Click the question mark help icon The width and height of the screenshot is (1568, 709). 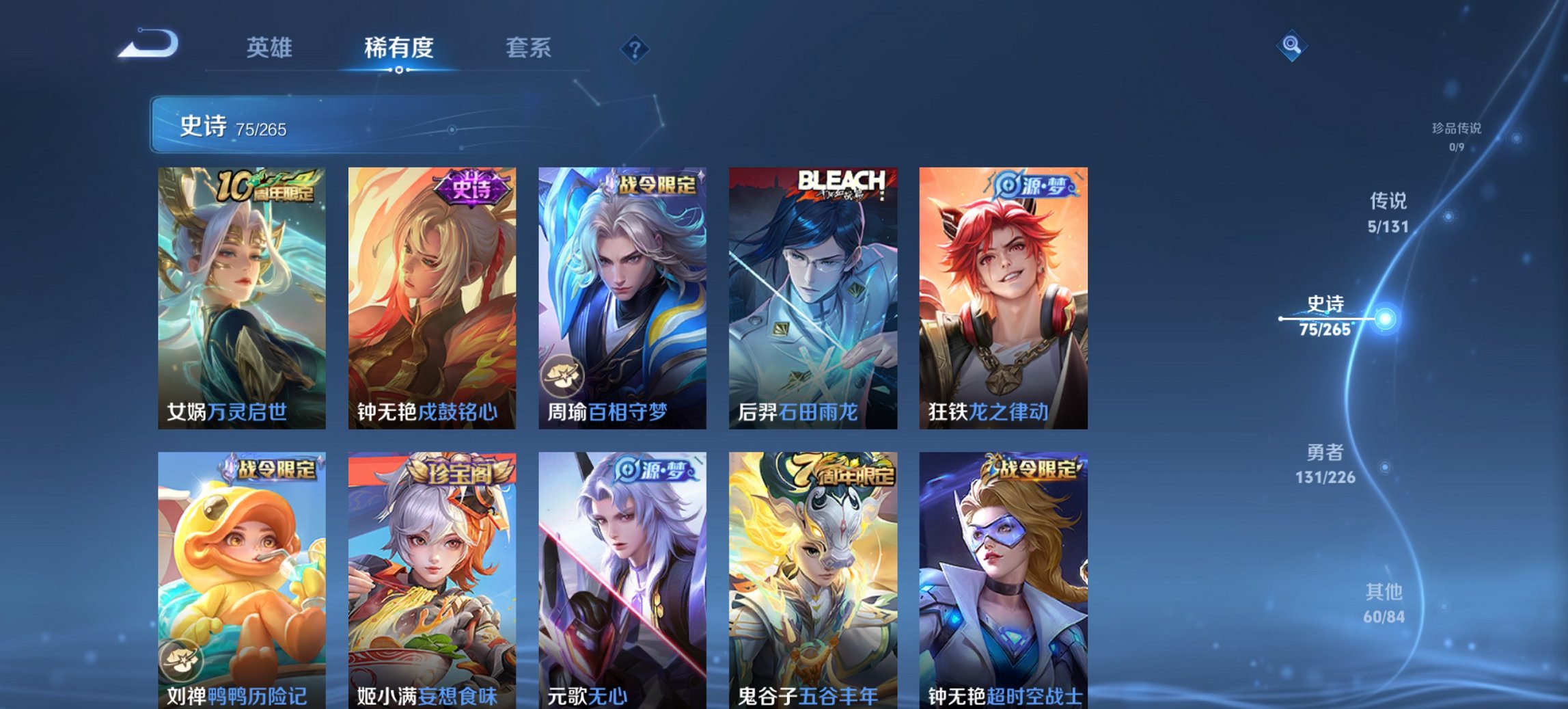pyautogui.click(x=634, y=49)
